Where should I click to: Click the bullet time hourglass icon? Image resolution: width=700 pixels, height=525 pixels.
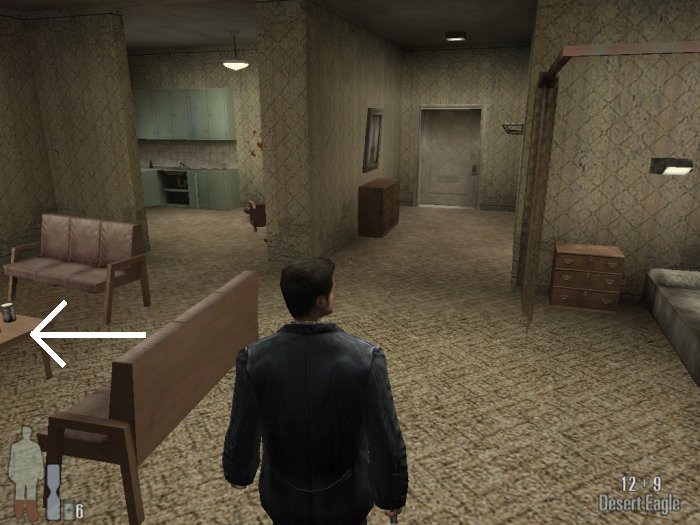pos(53,491)
